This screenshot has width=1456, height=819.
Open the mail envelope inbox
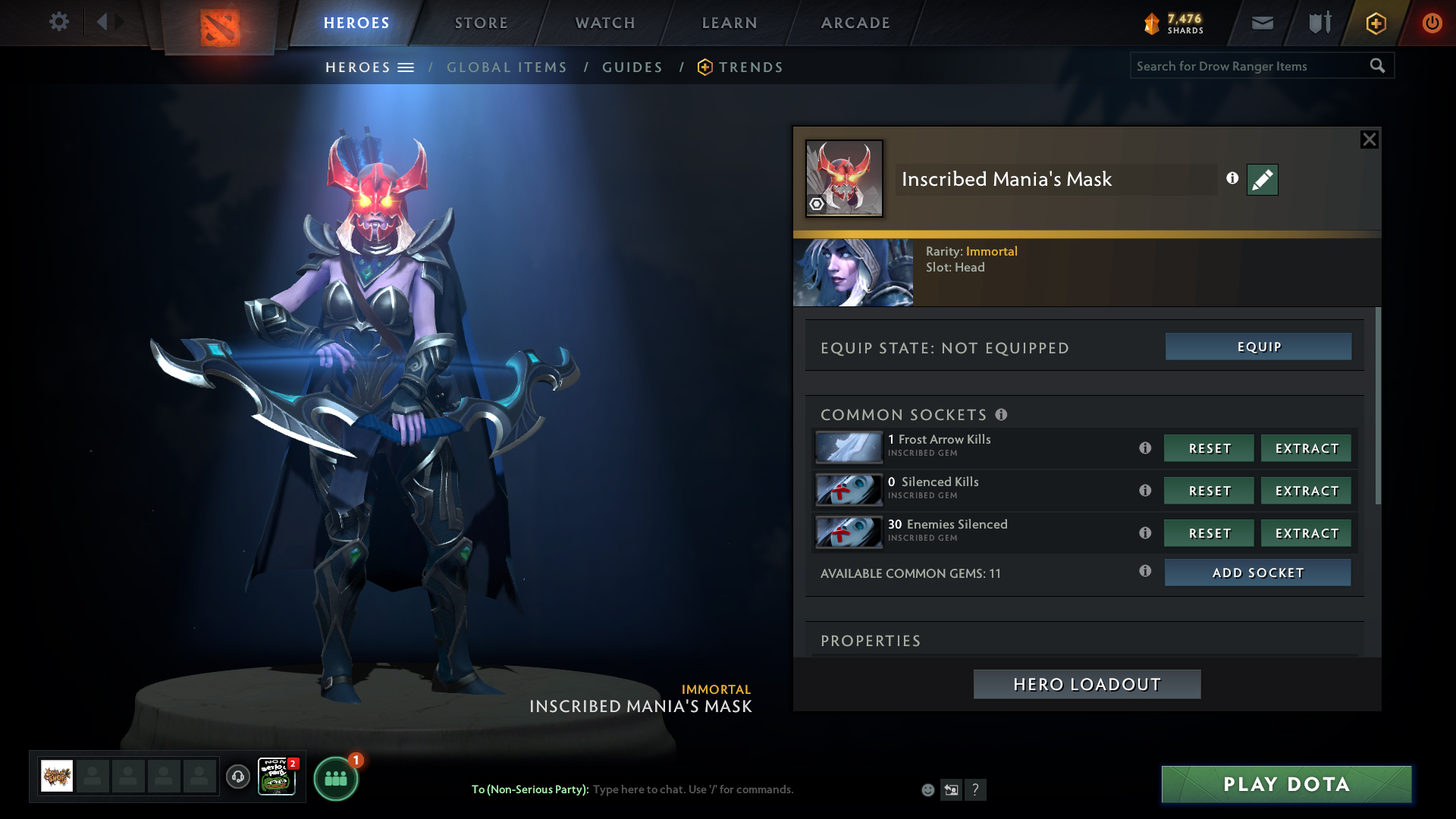pos(1262,23)
